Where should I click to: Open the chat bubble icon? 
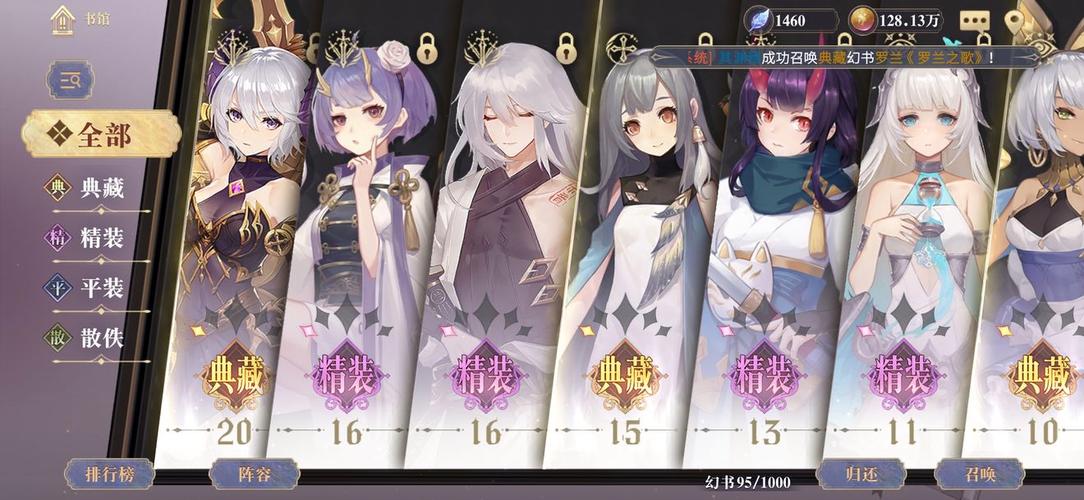[974, 20]
